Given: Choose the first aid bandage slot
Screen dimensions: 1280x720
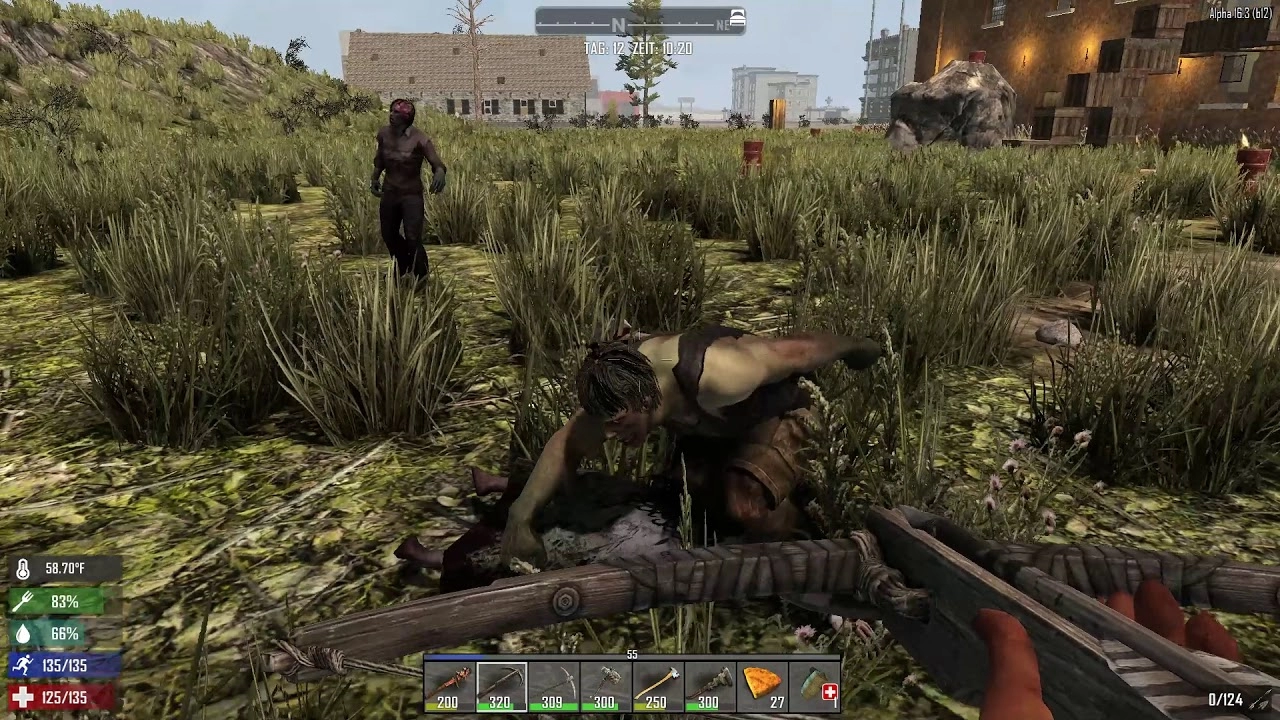Looking at the screenshot, I should click(815, 687).
